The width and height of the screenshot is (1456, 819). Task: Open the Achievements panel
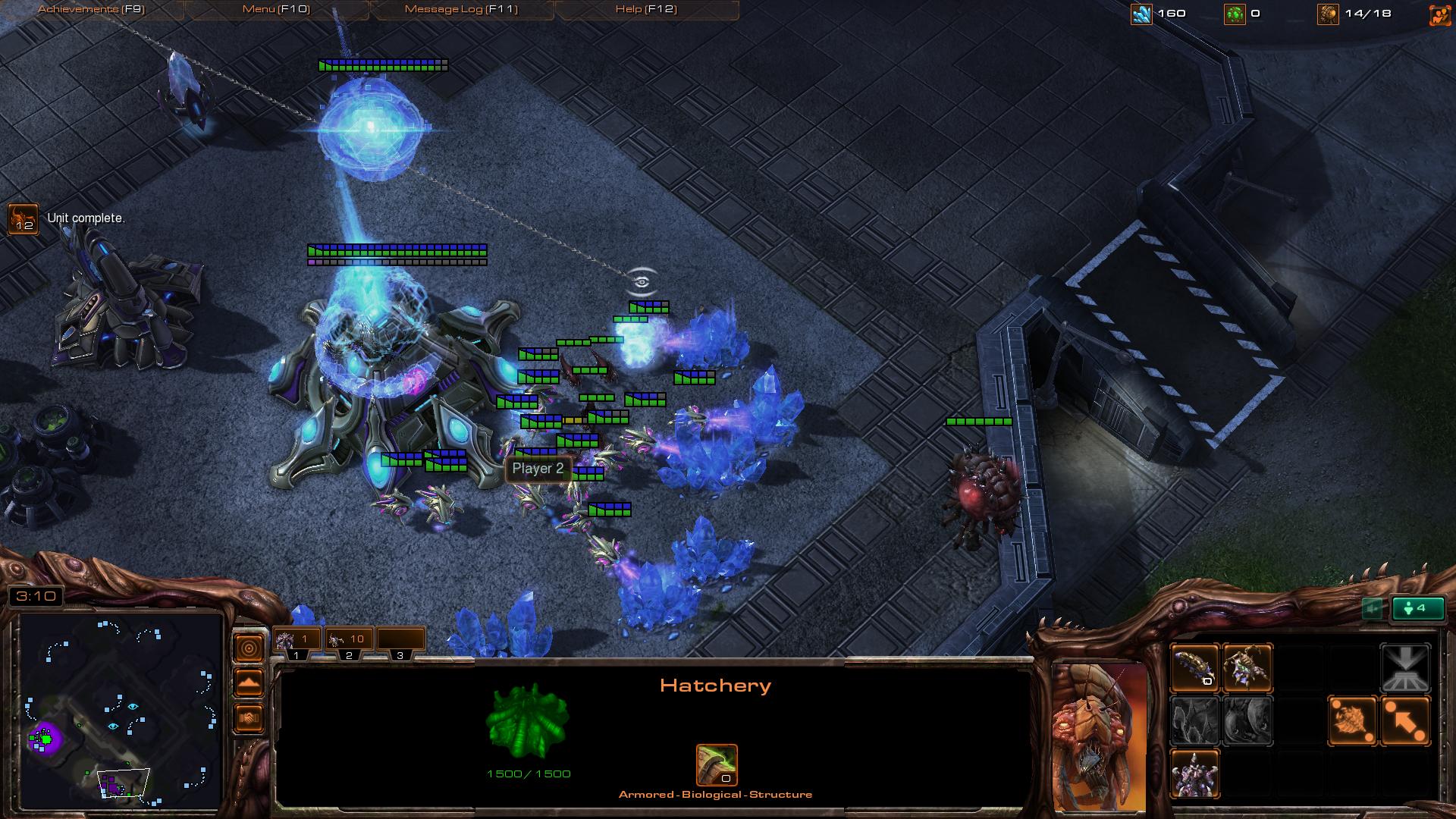(x=91, y=9)
